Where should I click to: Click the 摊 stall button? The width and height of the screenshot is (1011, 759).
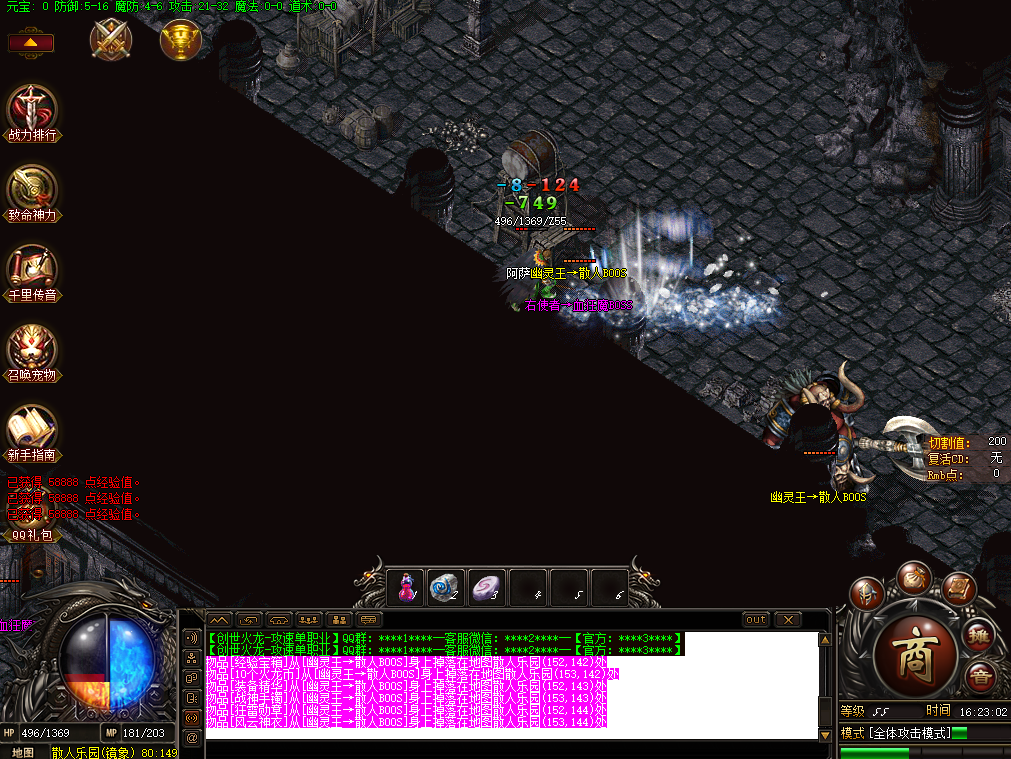979,635
